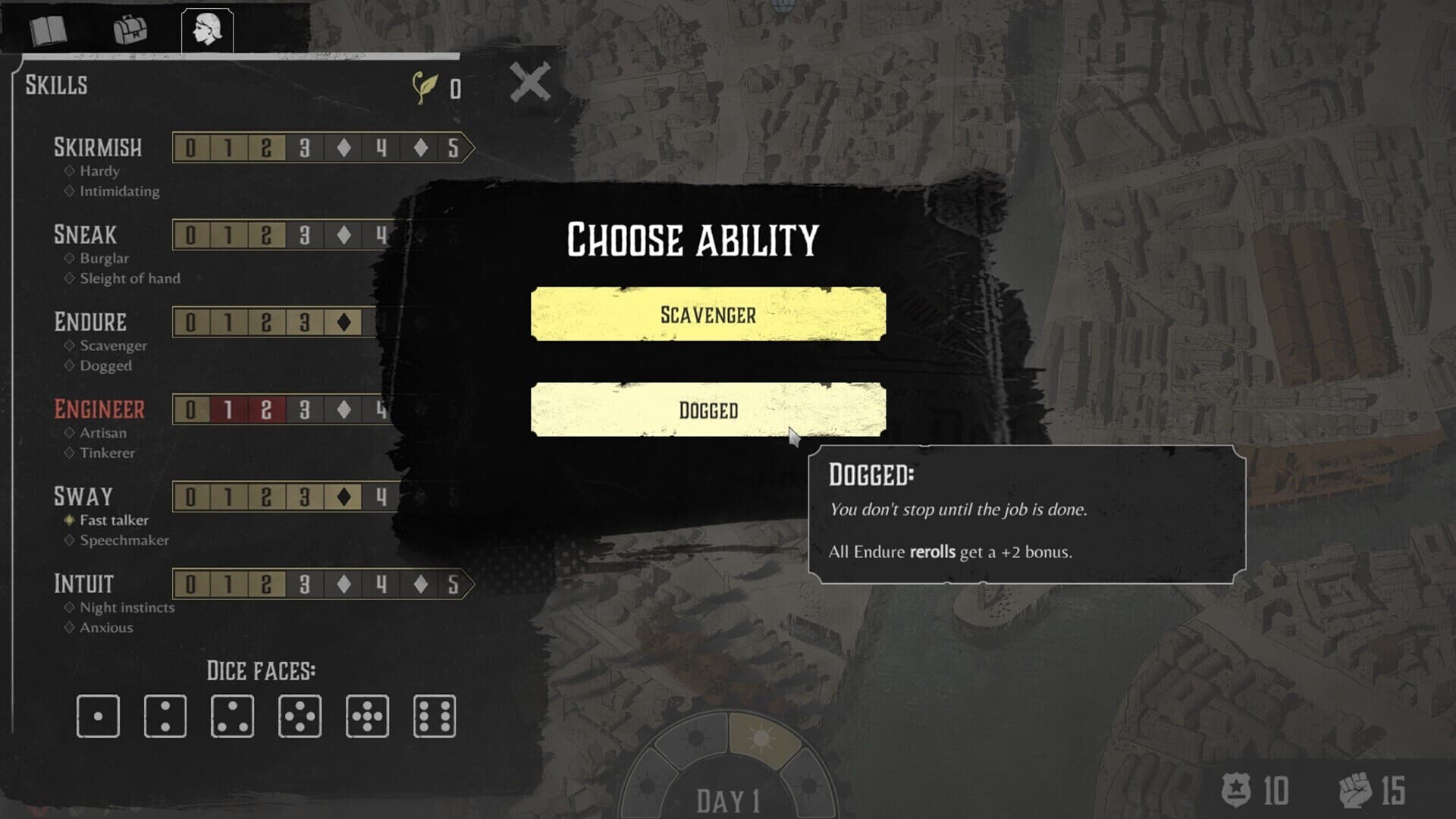Image resolution: width=1456 pixels, height=819 pixels.
Task: Close the skills panel with the X
Action: [530, 82]
